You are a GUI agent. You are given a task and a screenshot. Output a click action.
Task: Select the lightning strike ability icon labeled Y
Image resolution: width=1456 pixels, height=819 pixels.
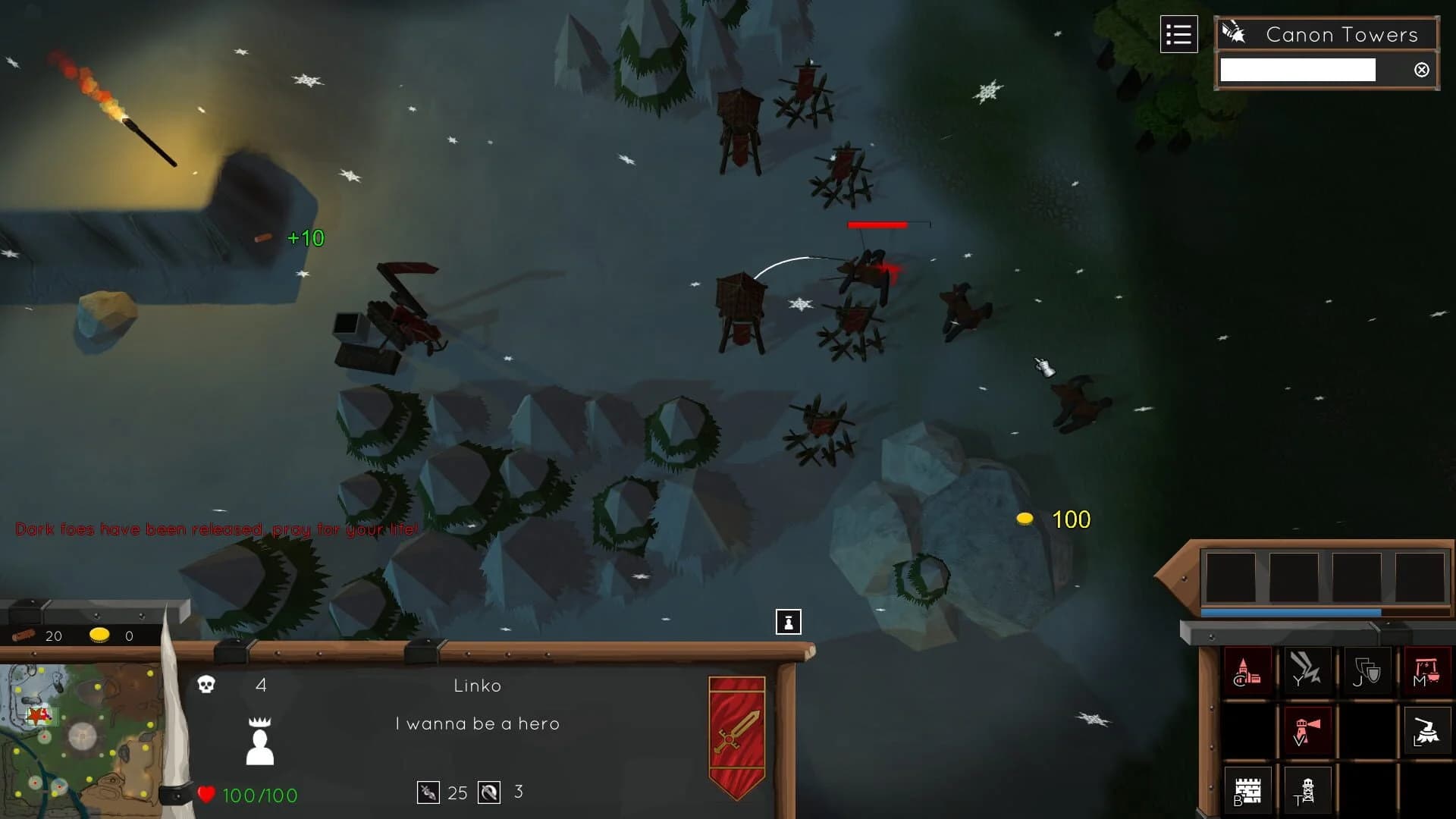tap(1307, 671)
